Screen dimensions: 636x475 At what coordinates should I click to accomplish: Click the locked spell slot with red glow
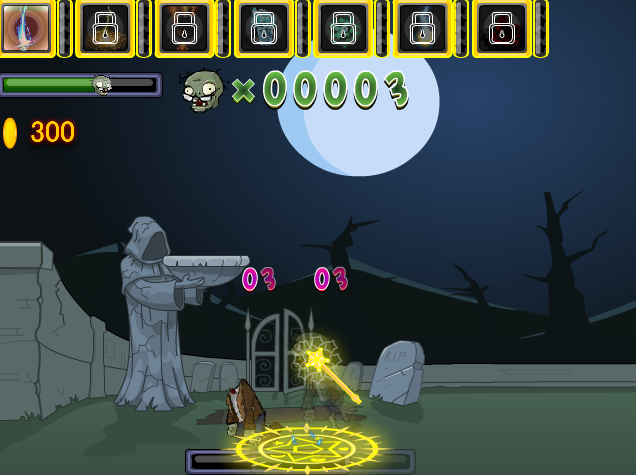[x=501, y=28]
